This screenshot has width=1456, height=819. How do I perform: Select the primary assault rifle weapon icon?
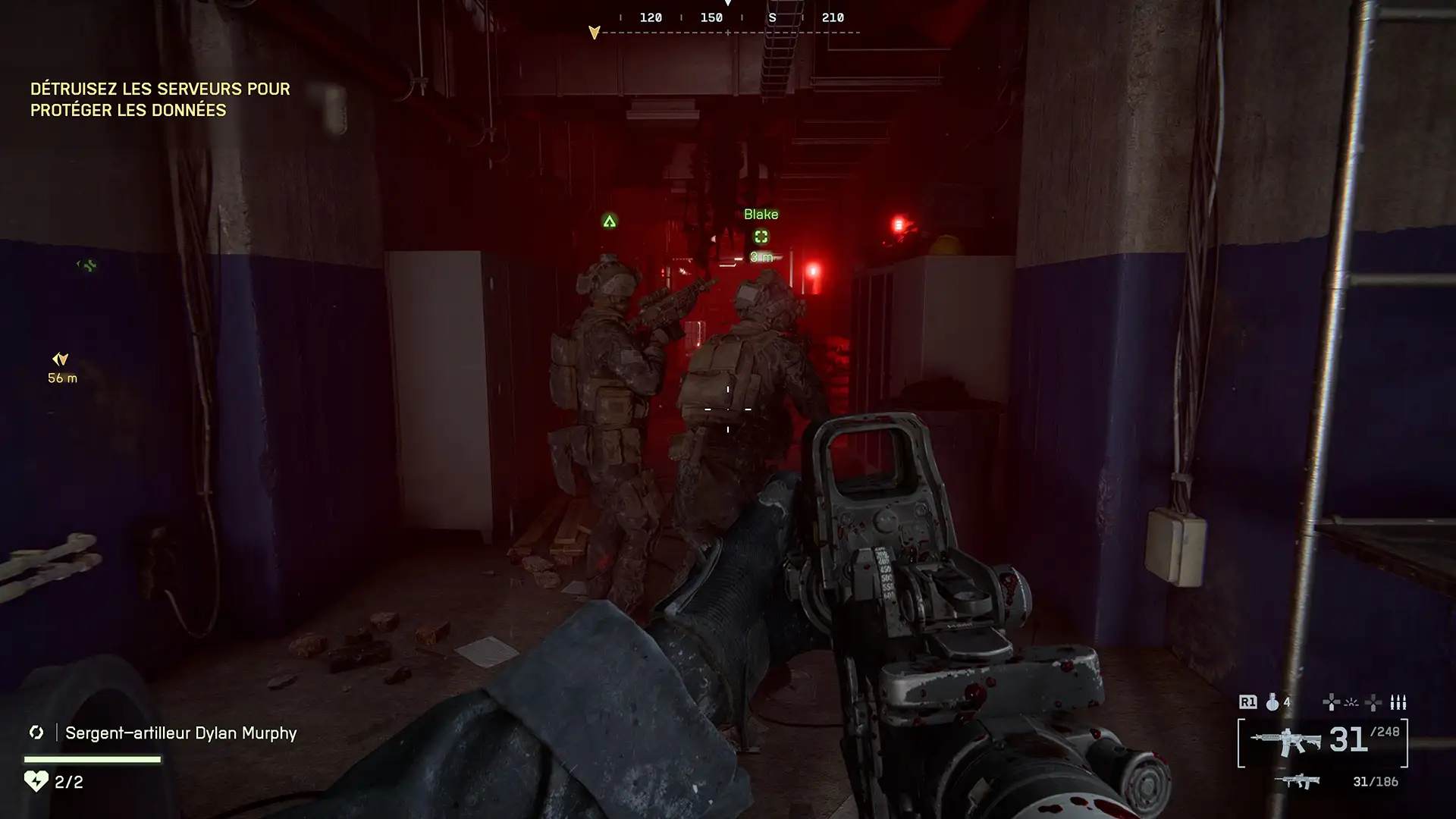click(x=1285, y=742)
